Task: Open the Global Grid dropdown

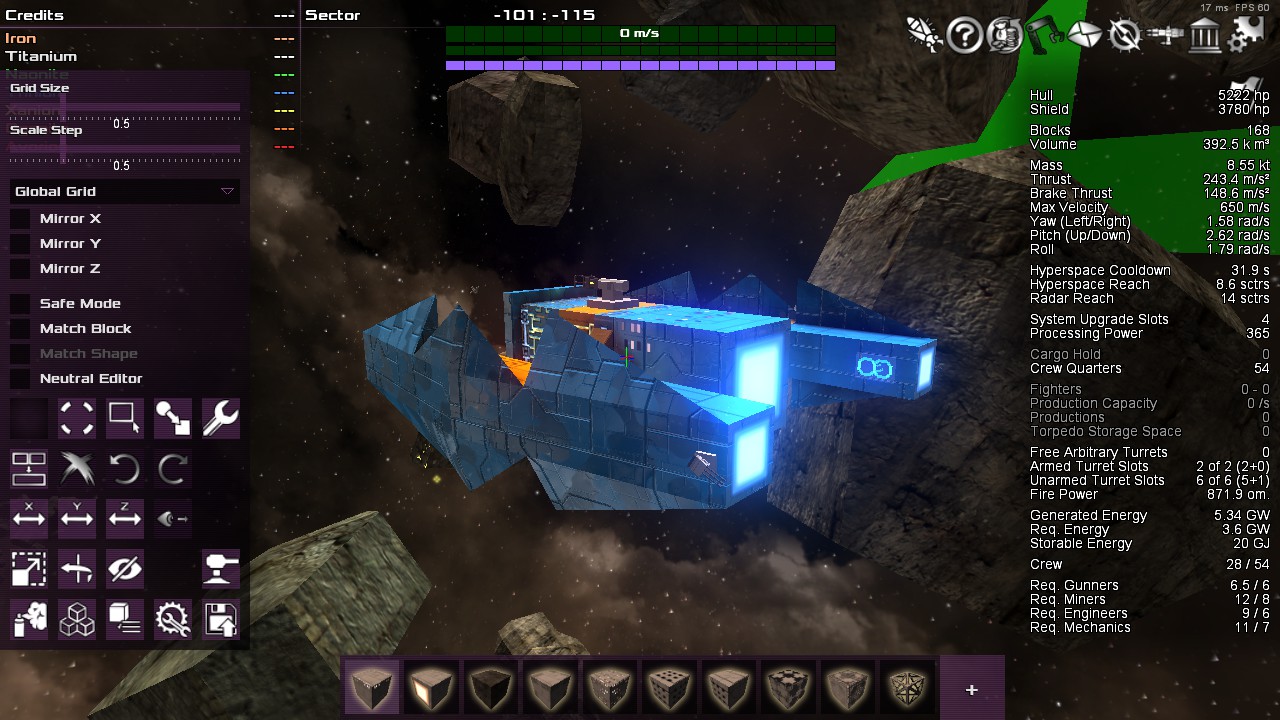Action: (124, 191)
